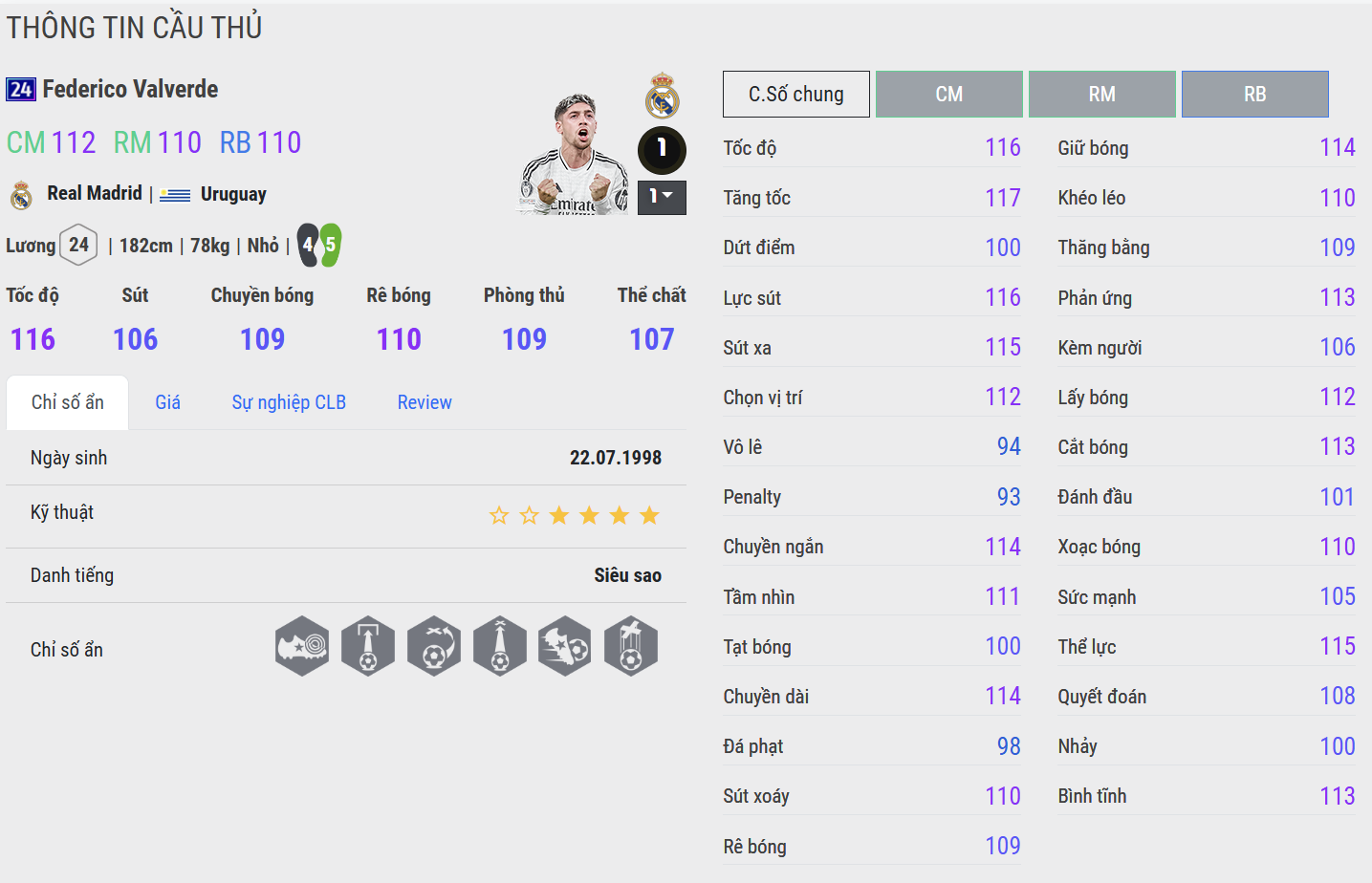
Task: Open the upgrade level dropdown
Action: (662, 197)
